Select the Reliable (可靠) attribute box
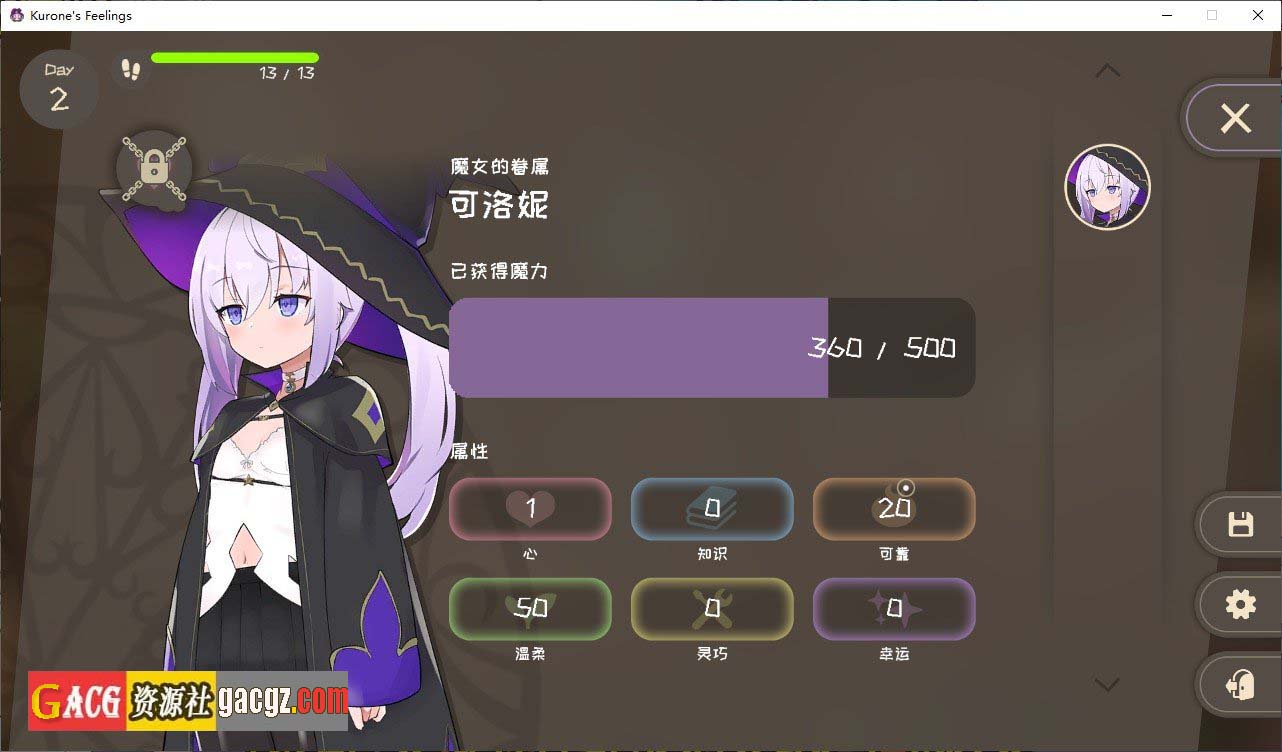The image size is (1282, 752). [x=894, y=509]
